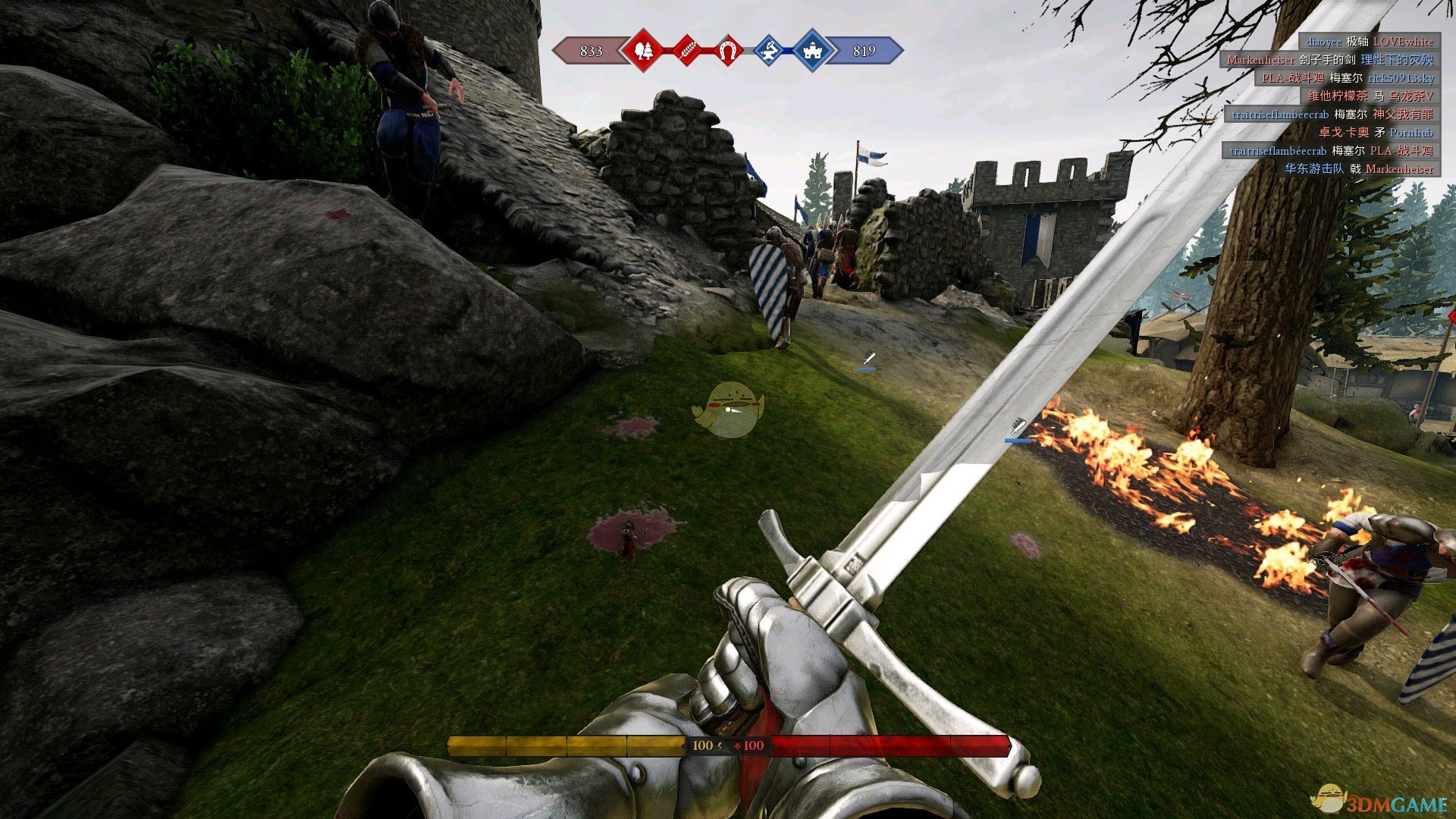Click the blue castle objective icon
This screenshot has width=1456, height=819.
coord(812,51)
